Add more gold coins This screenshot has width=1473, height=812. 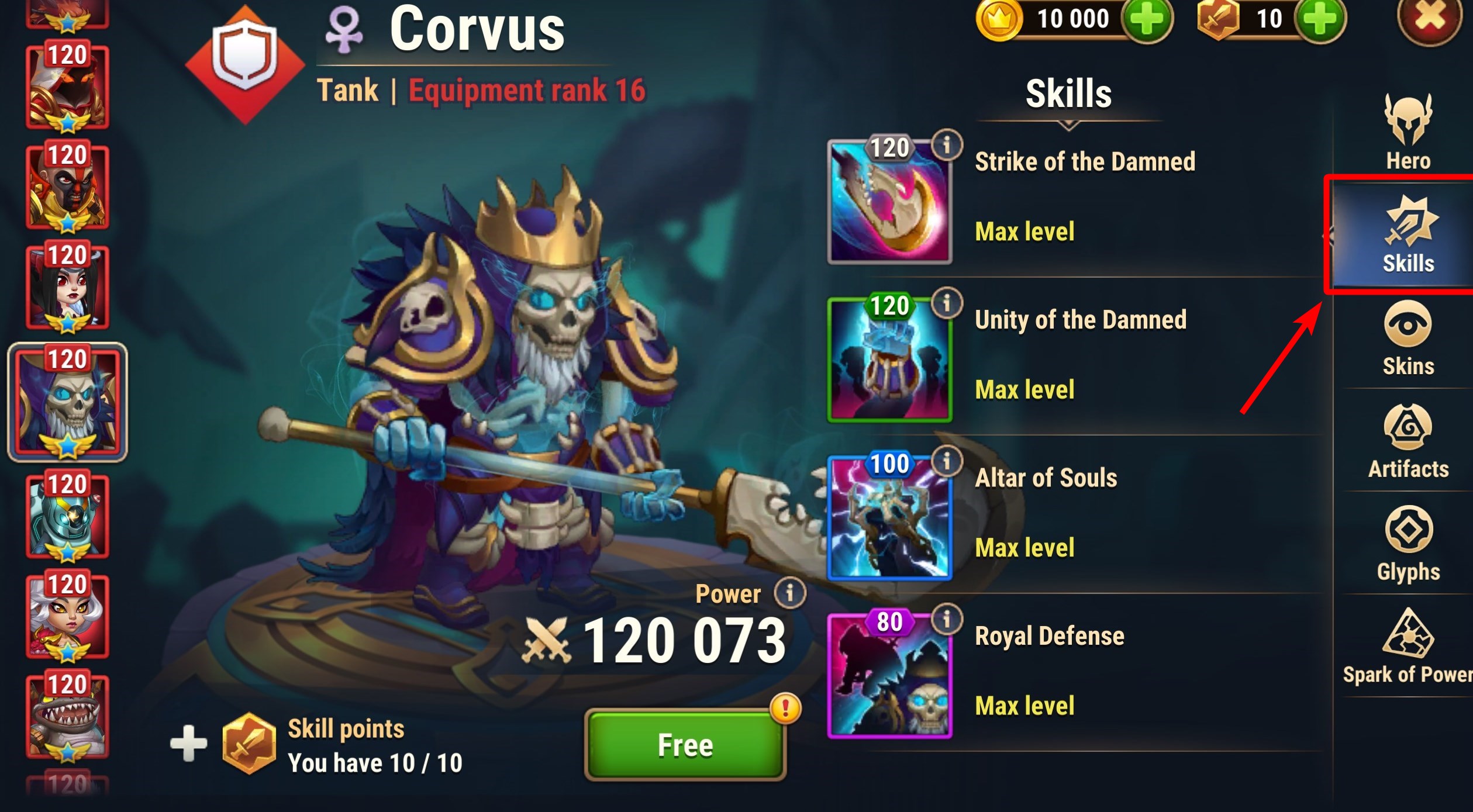[x=1147, y=19]
